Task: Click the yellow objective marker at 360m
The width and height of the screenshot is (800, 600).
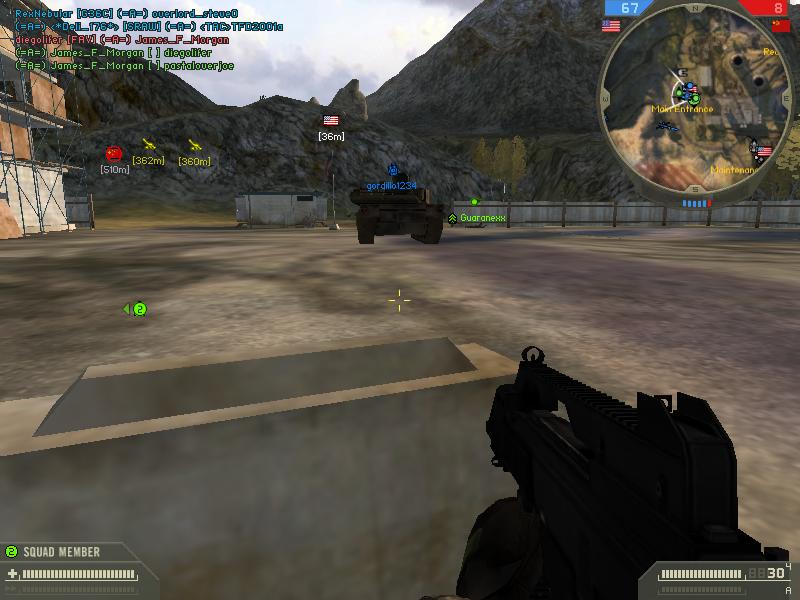Action: pos(194,145)
